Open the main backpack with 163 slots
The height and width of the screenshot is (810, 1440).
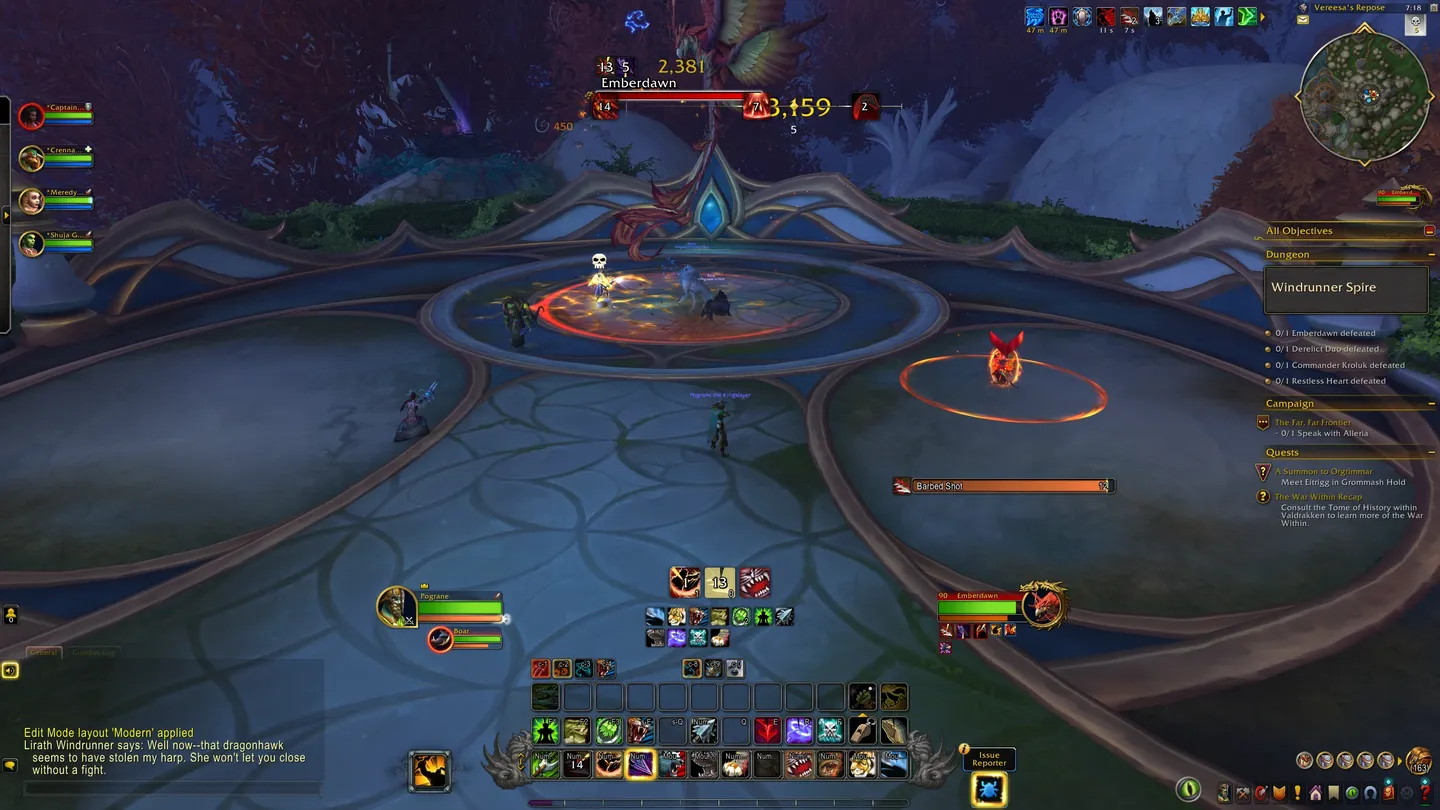(x=1417, y=761)
